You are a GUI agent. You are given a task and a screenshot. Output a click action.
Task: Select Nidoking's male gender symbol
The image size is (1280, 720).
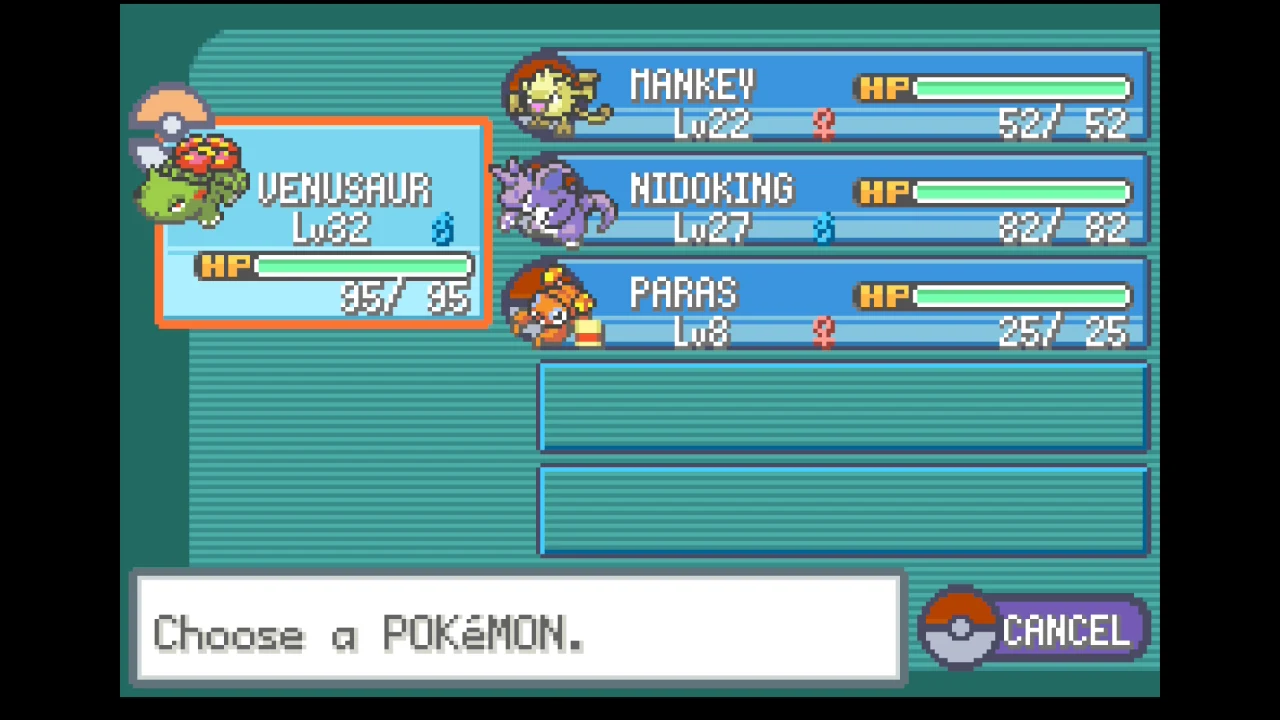(x=824, y=228)
